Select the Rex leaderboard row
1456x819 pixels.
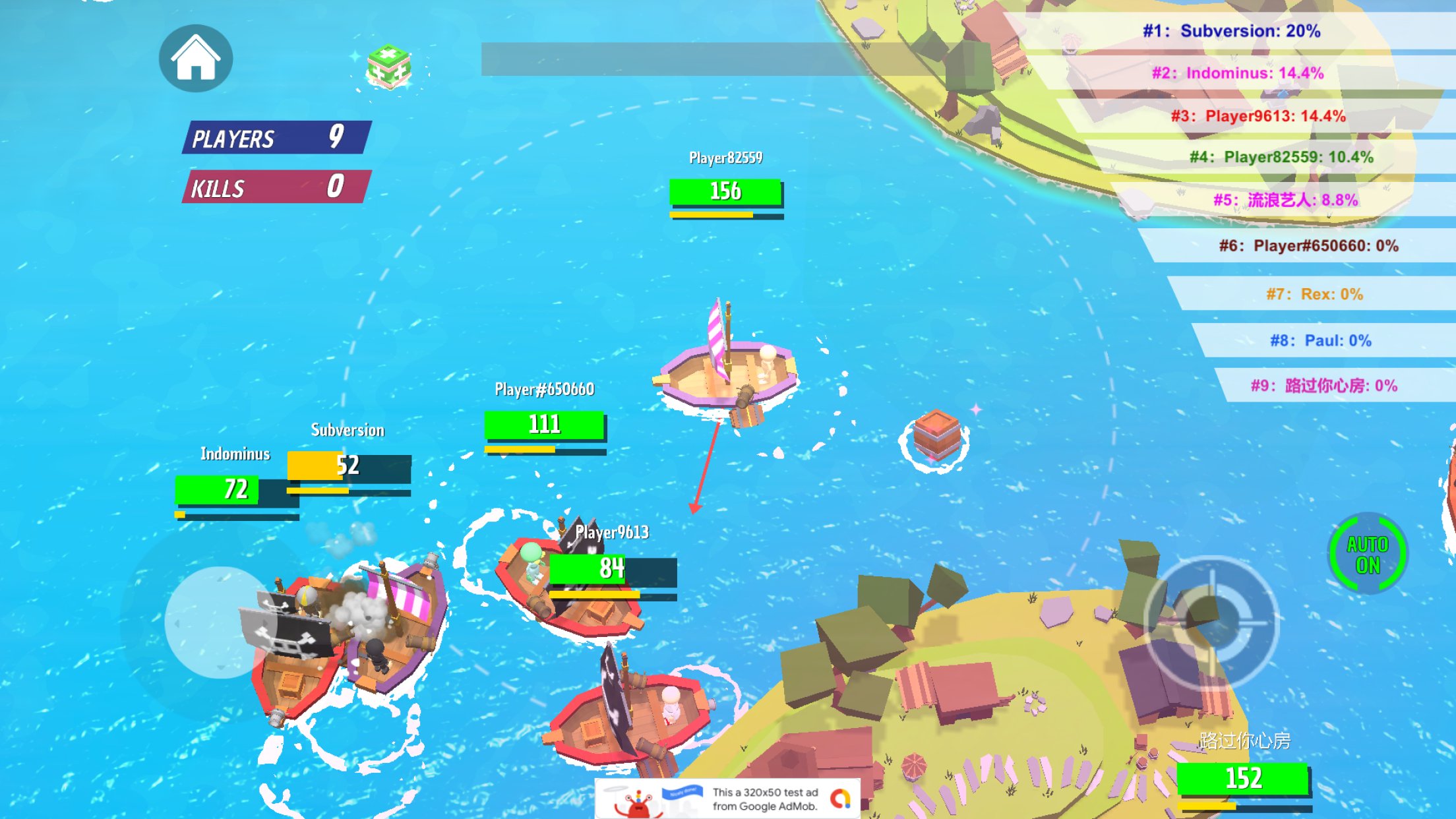[1314, 294]
